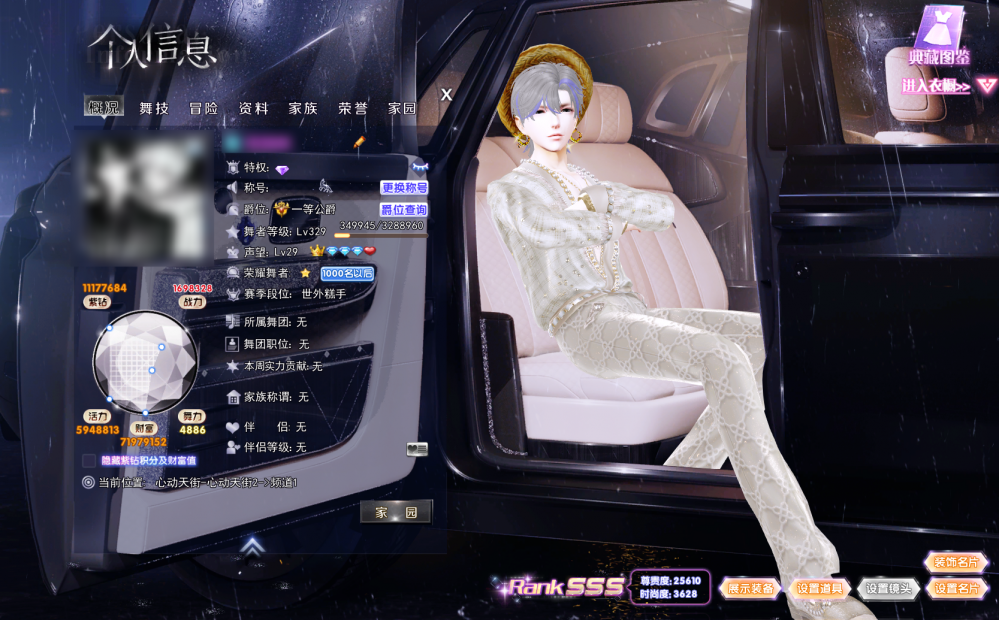Close the personal info panel
This screenshot has height=620, width=999.
coord(447,94)
